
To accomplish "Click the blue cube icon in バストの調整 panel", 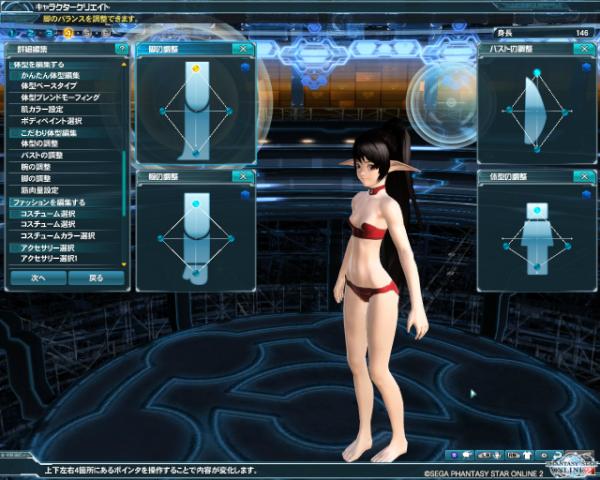I will click(587, 67).
